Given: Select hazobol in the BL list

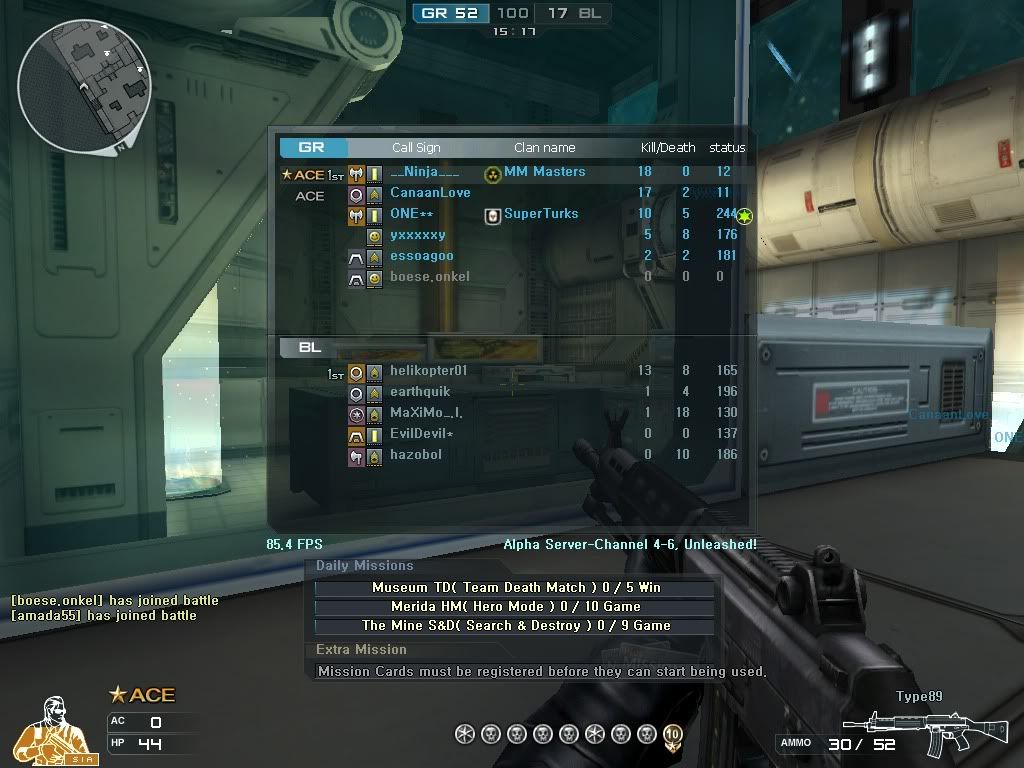Looking at the screenshot, I should 416,455.
